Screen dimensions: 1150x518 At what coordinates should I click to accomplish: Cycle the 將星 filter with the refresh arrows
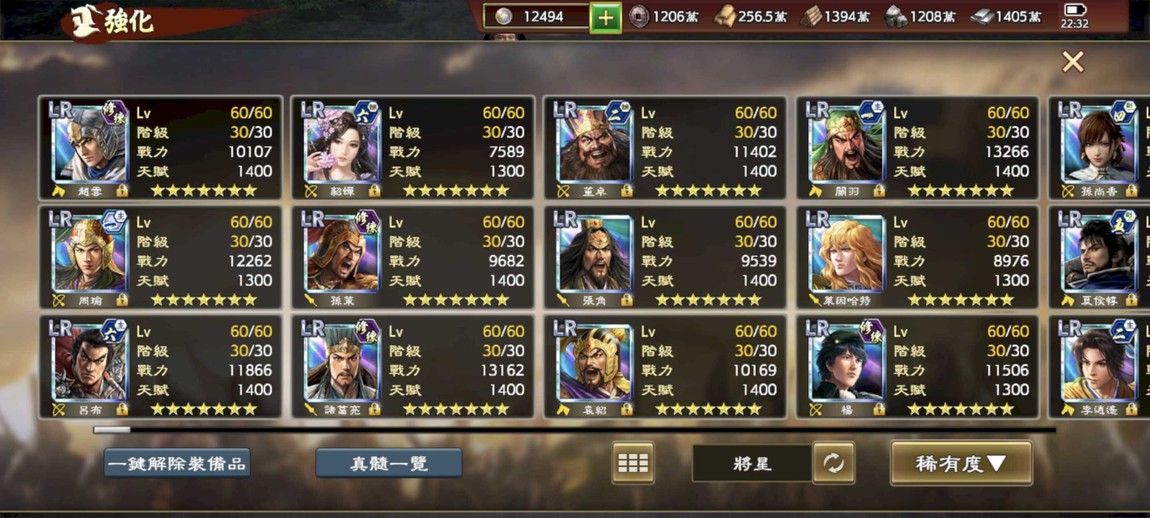point(833,463)
